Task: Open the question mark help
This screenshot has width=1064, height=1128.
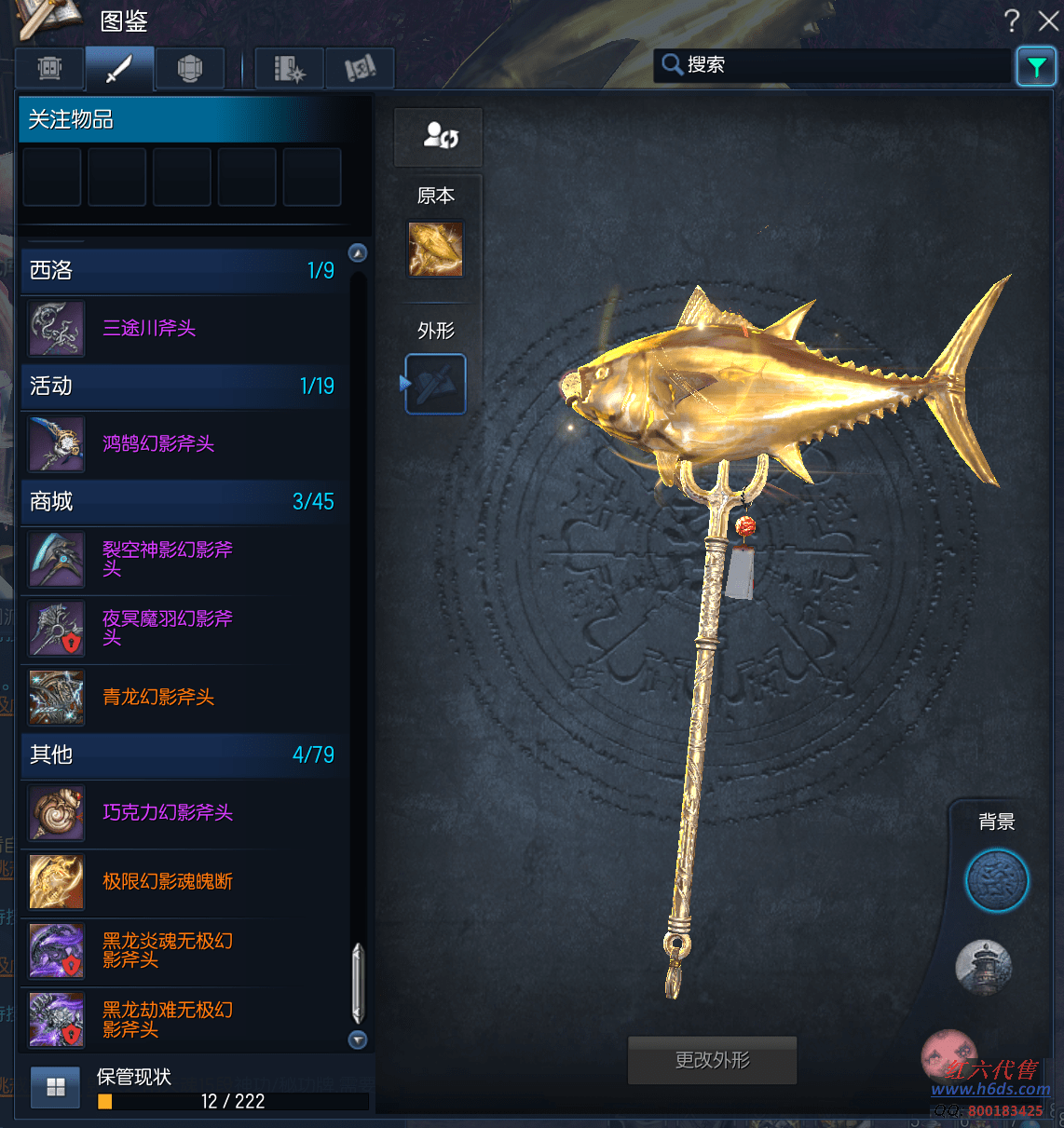Action: click(1013, 20)
